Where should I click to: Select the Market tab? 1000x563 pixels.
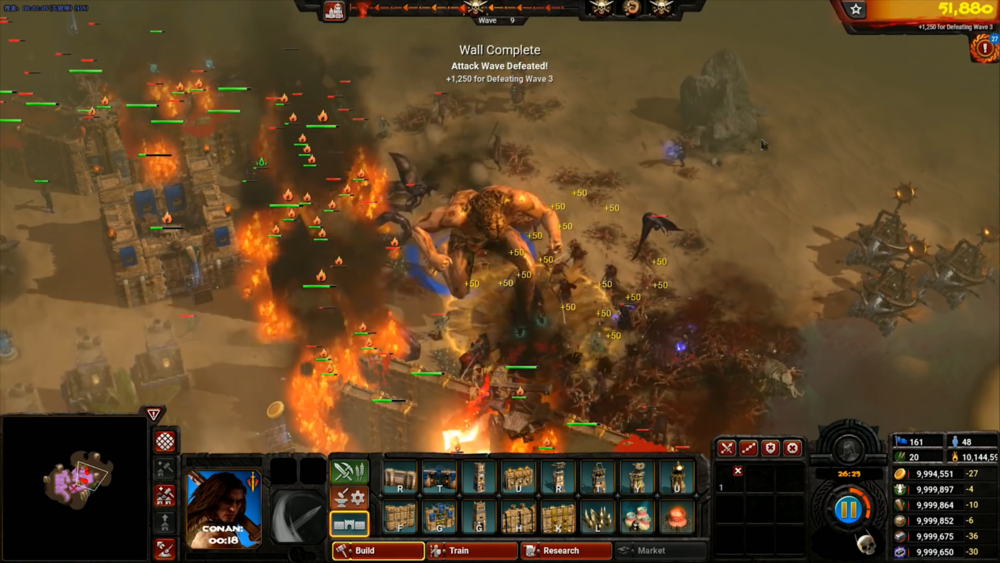[658, 551]
